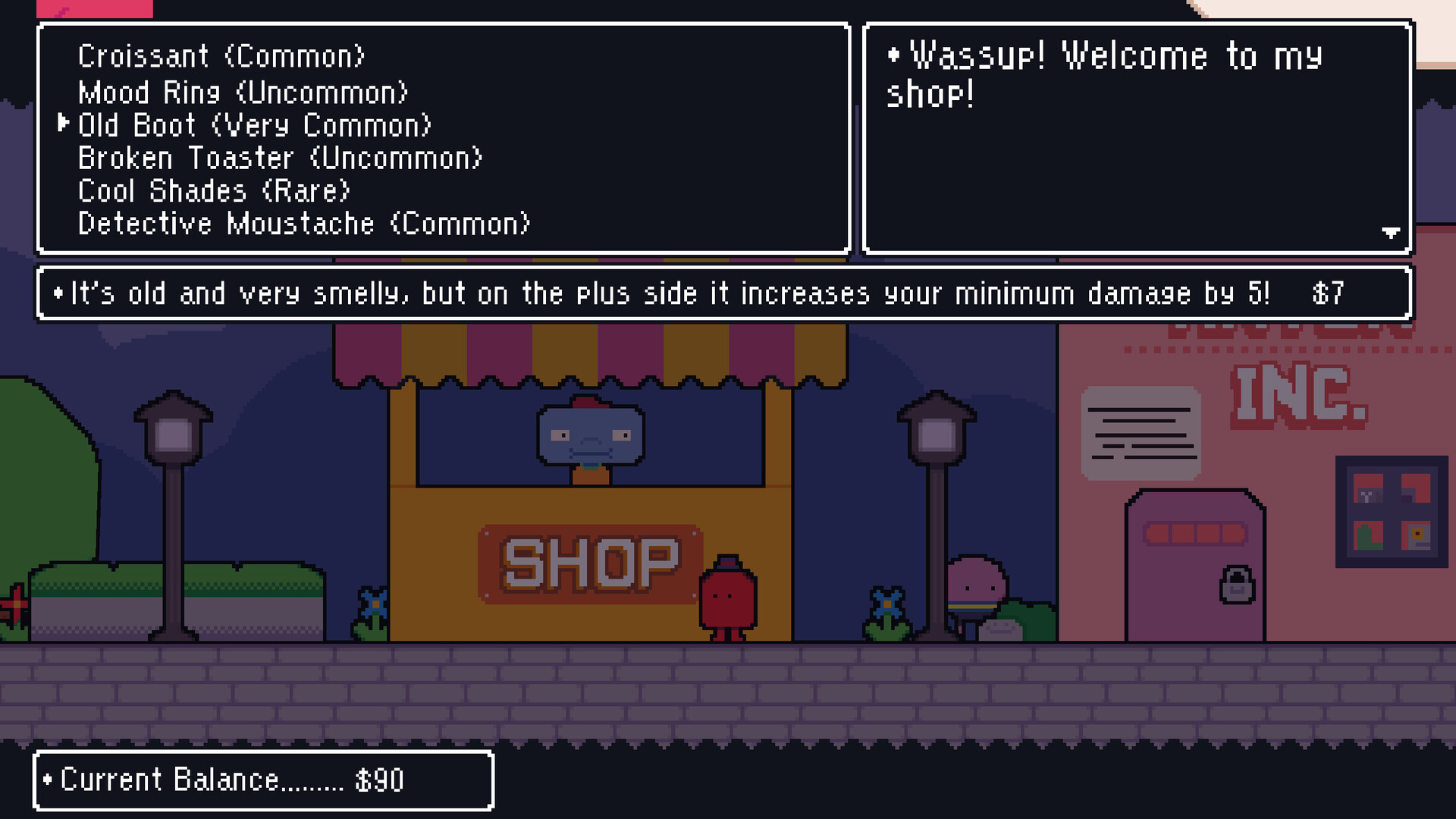Select Cool Shades (Rare) in the item list
The width and height of the screenshot is (1456, 819).
tap(212, 190)
